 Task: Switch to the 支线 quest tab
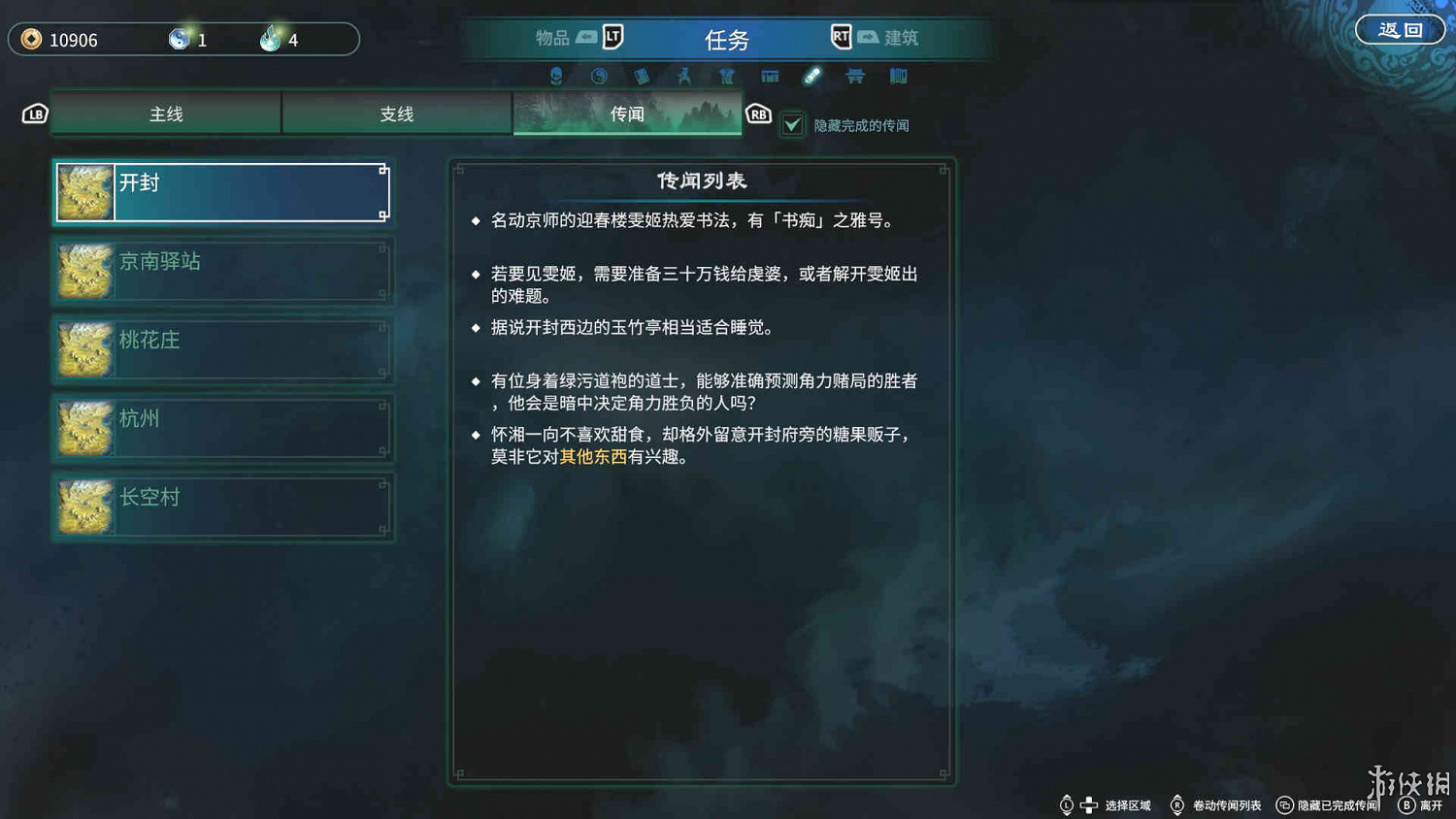coord(396,113)
